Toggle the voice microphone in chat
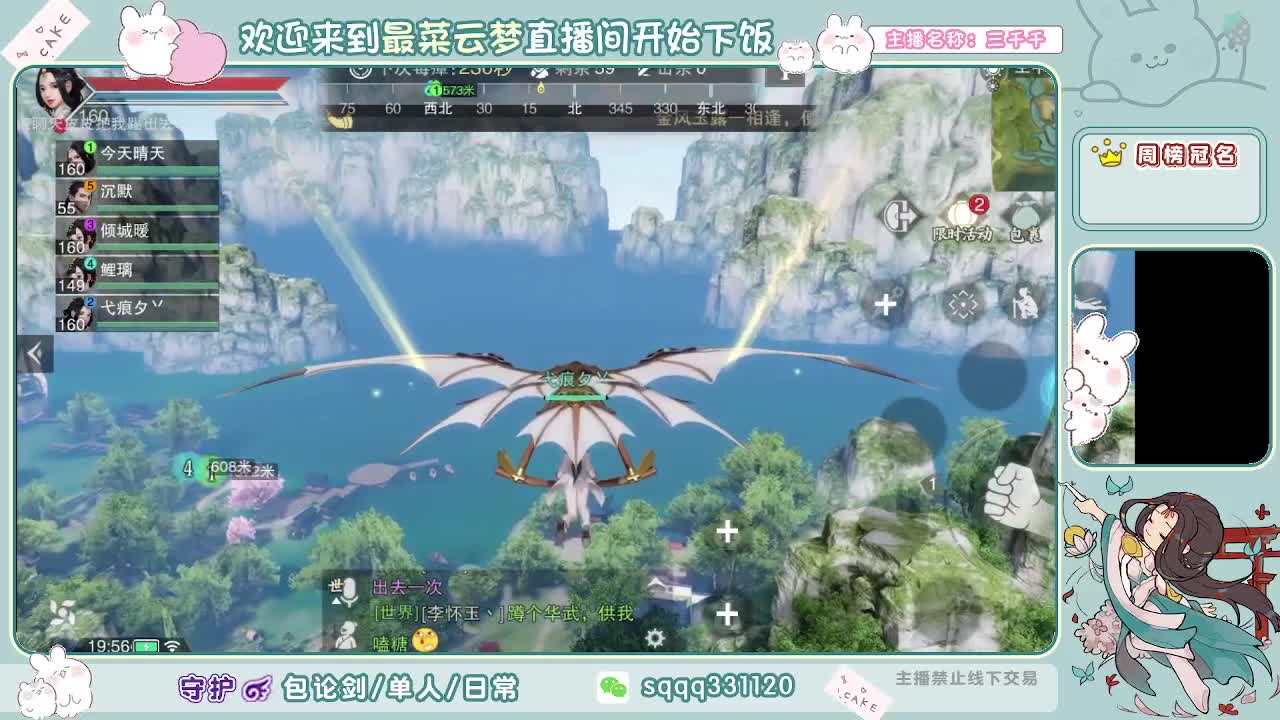Screen dimensions: 1280x720 point(350,590)
